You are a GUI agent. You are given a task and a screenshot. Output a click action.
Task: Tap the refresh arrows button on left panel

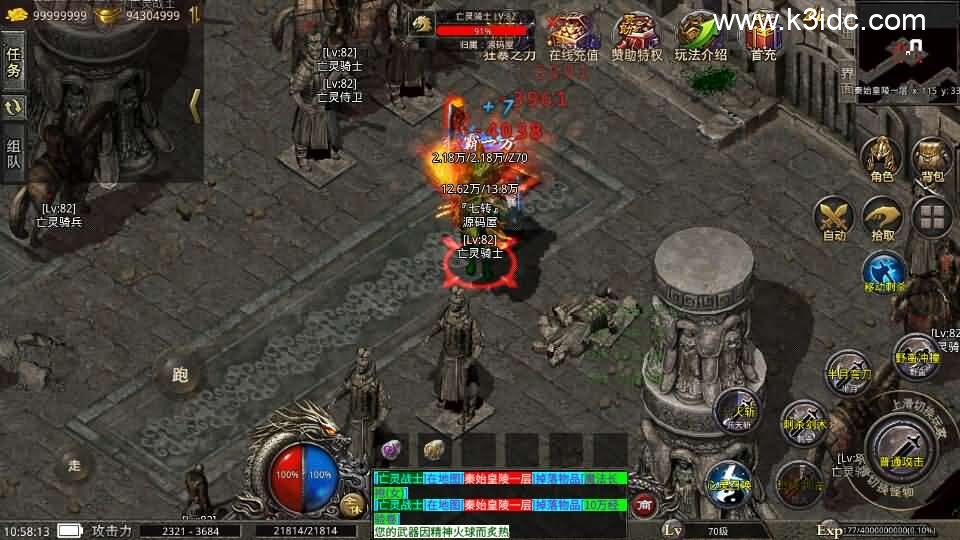[x=14, y=107]
